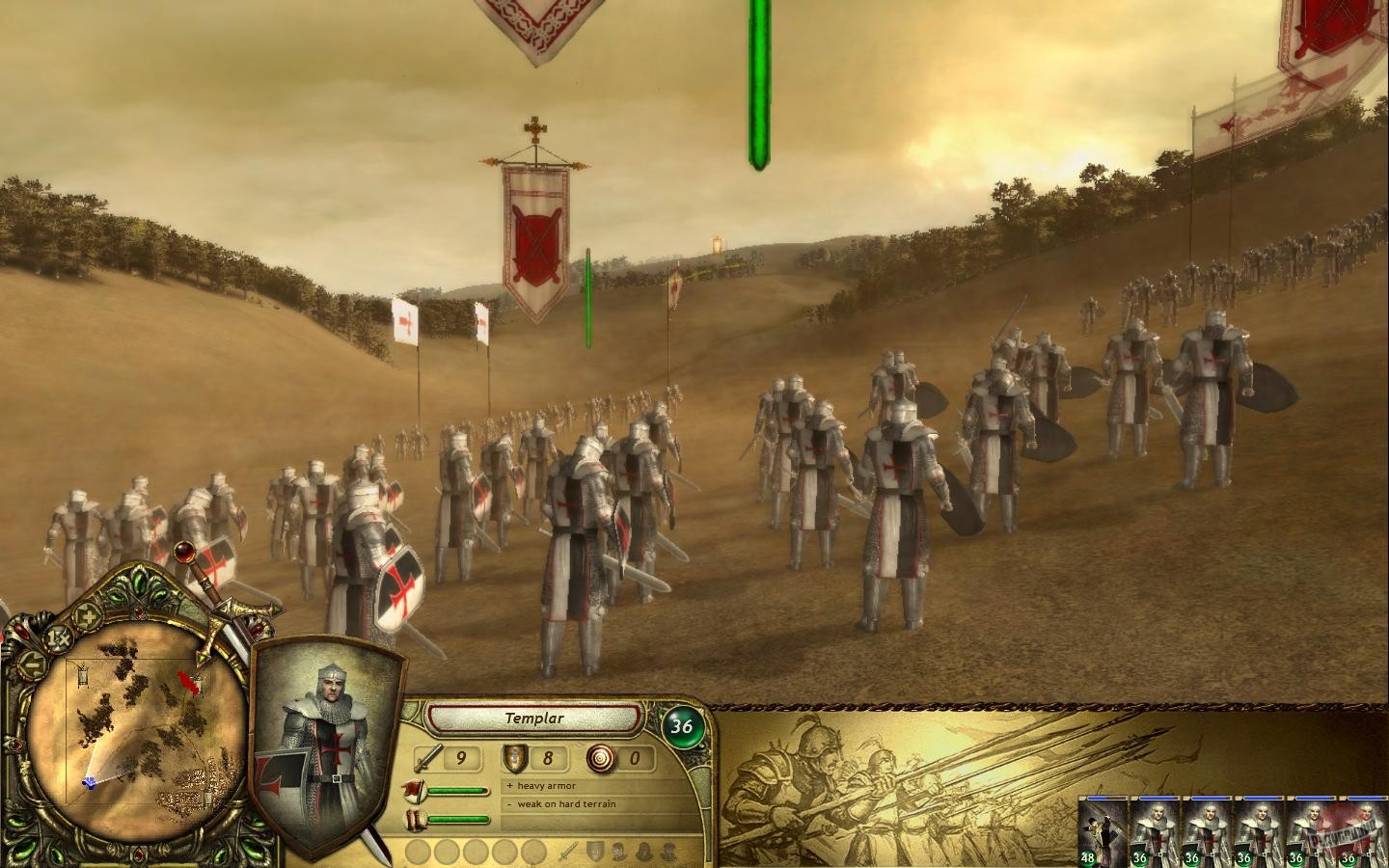Screen dimensions: 1389x868
Task: Click the morale flag icon beside its bar
Action: 415,791
